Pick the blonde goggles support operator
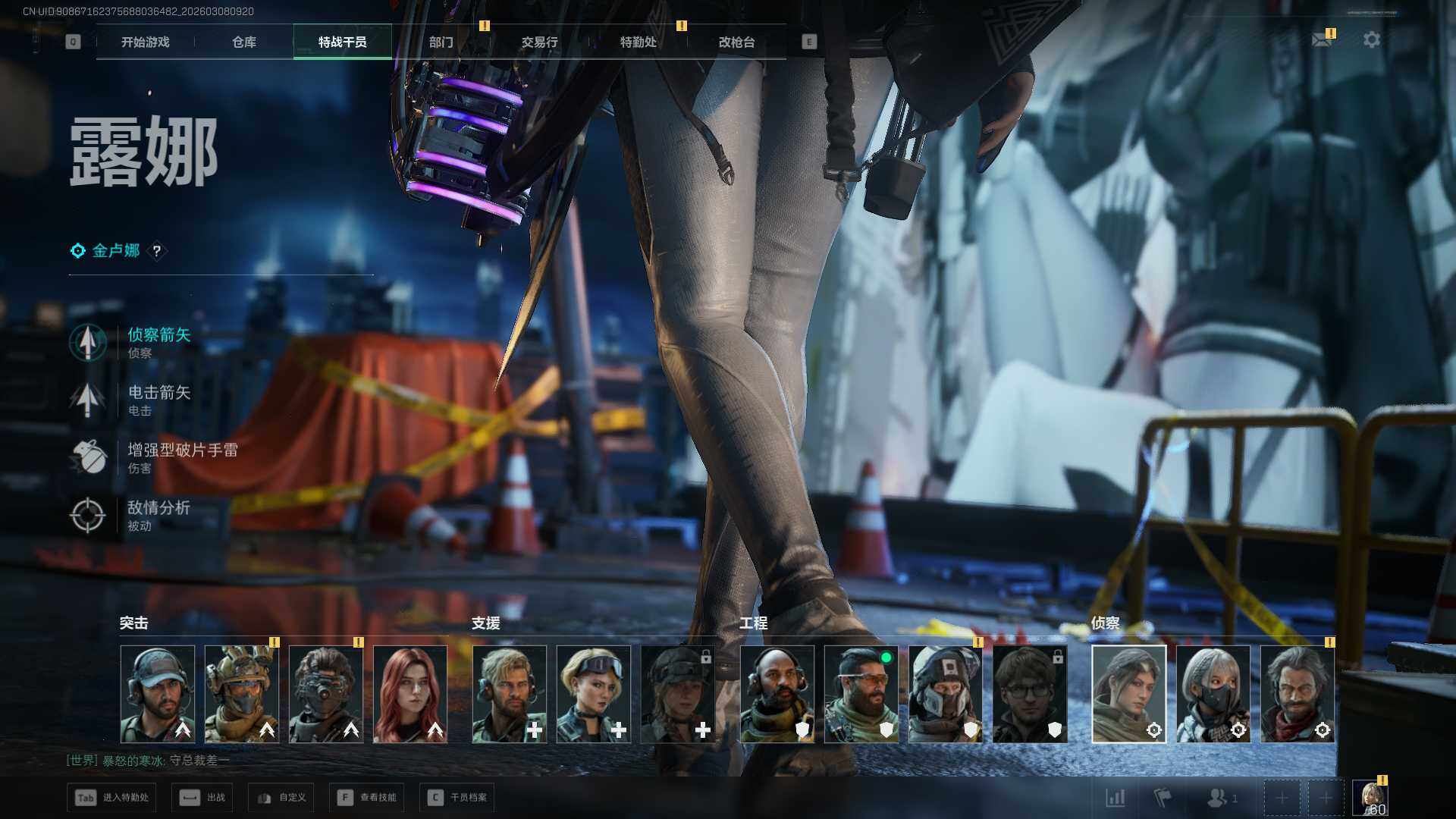Viewport: 1456px width, 819px height. point(593,694)
